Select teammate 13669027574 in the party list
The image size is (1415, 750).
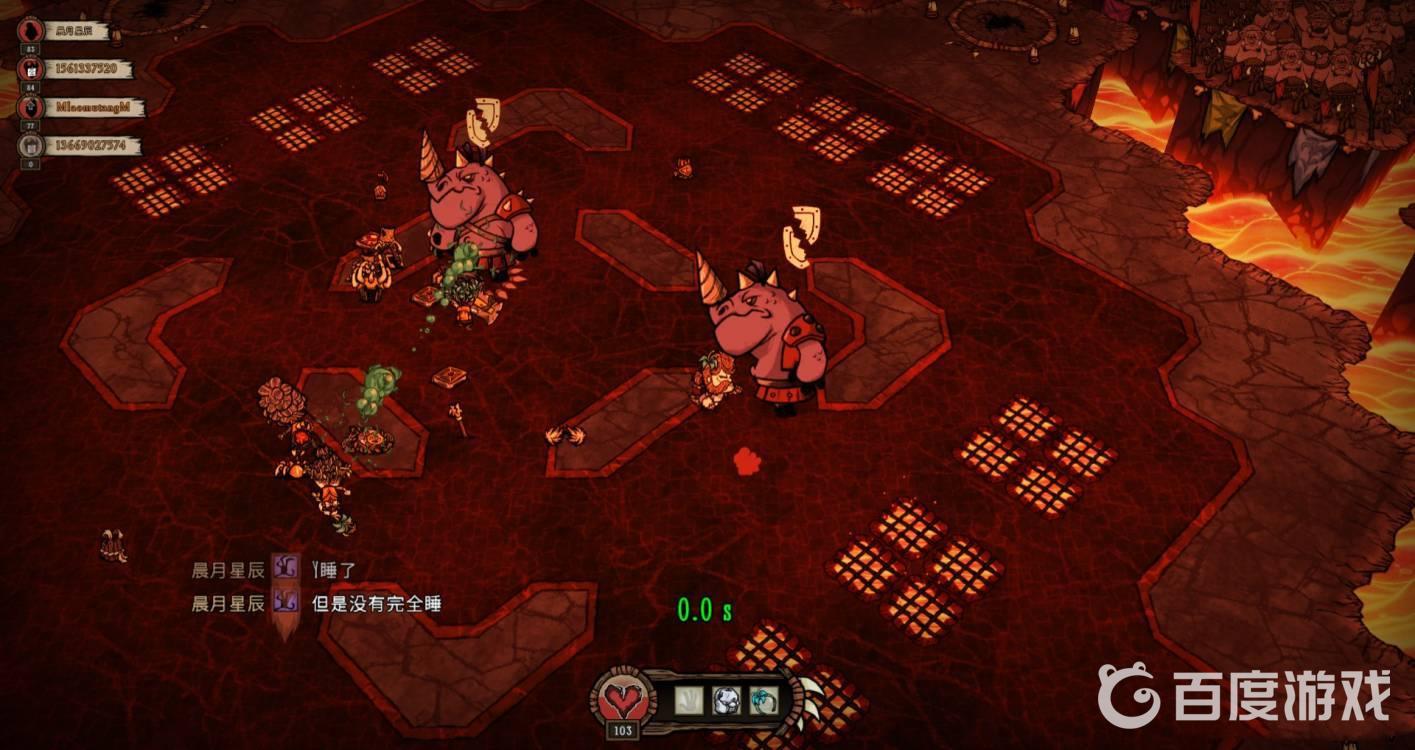click(90, 146)
